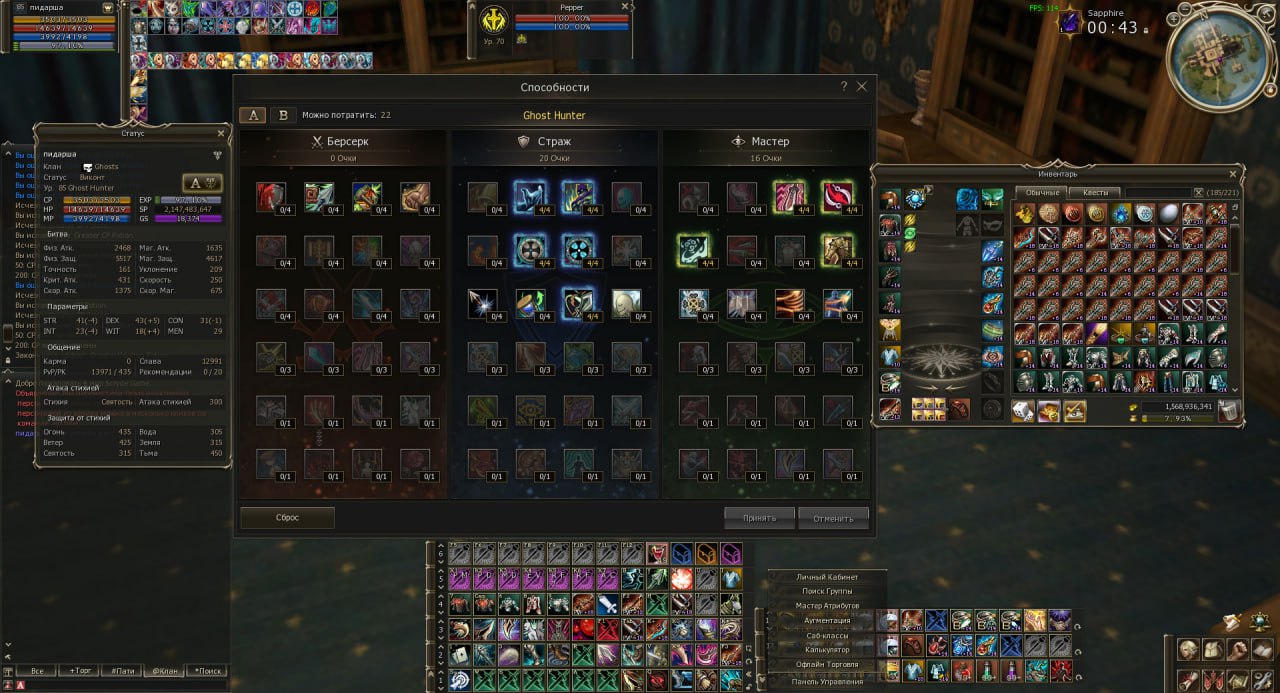Screen dimensions: 1280x693
Task: Choose Поиск Группы from the menu
Action: [x=827, y=591]
